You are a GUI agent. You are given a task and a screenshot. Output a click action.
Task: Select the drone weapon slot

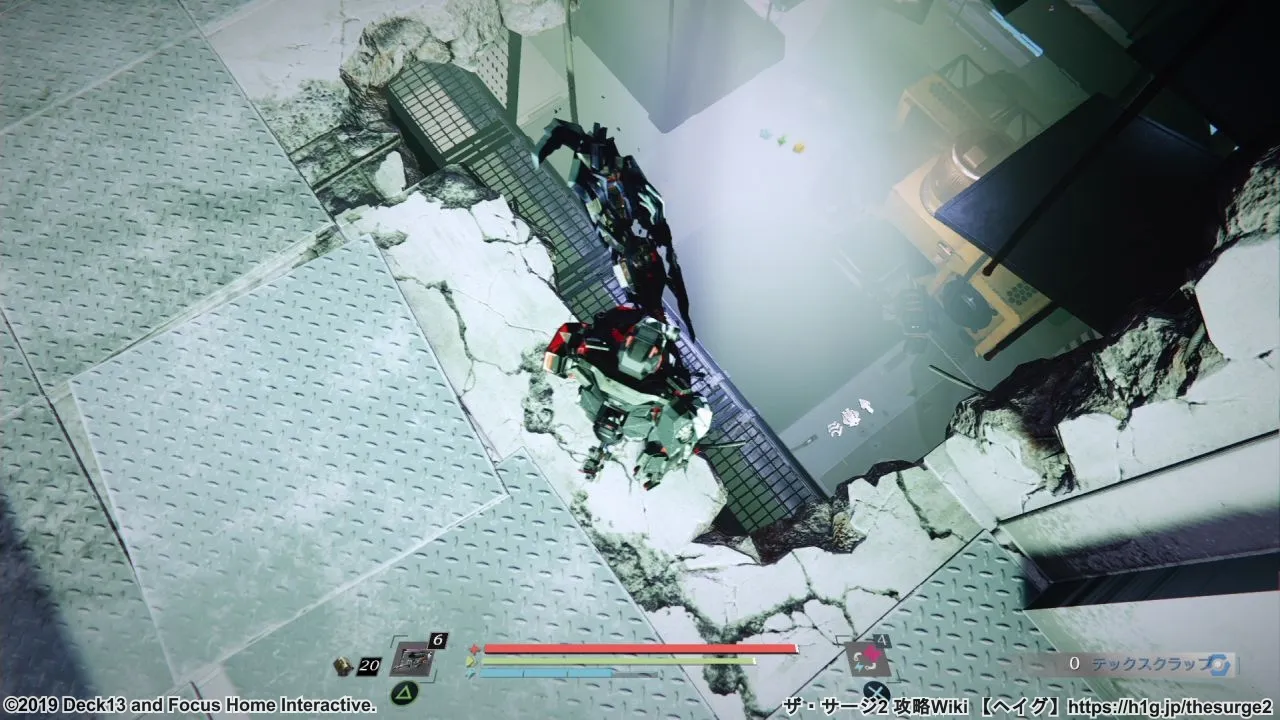coord(410,659)
